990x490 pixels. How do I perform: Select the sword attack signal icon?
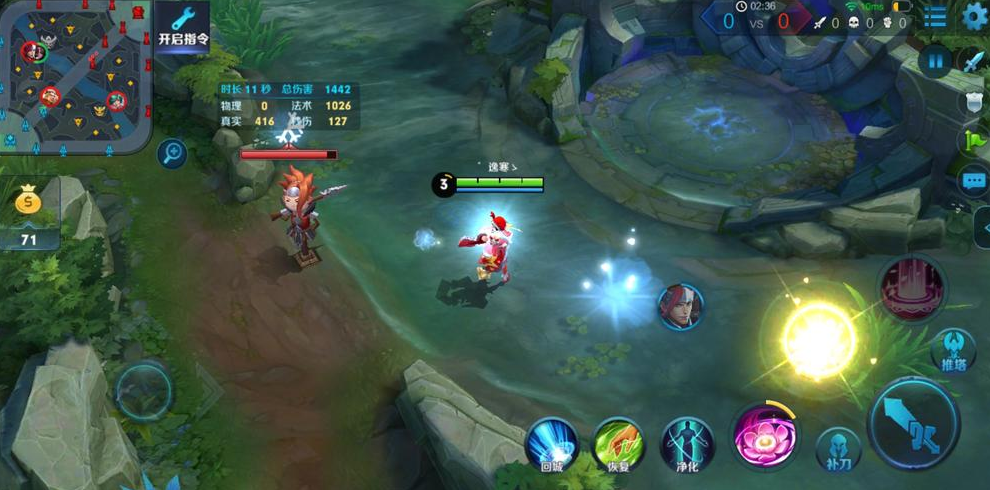click(x=974, y=61)
